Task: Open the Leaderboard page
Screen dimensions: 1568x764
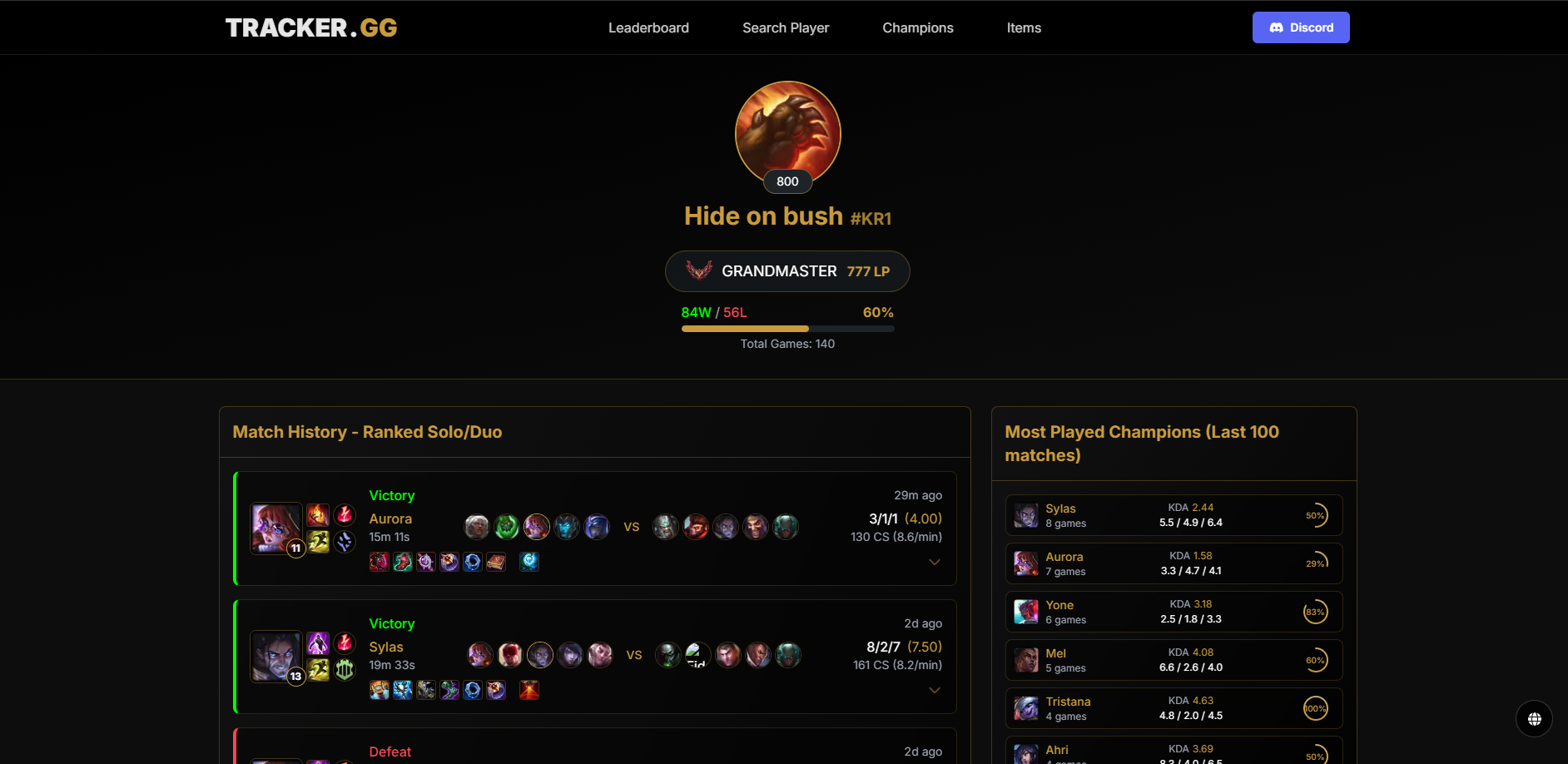Action: click(648, 27)
